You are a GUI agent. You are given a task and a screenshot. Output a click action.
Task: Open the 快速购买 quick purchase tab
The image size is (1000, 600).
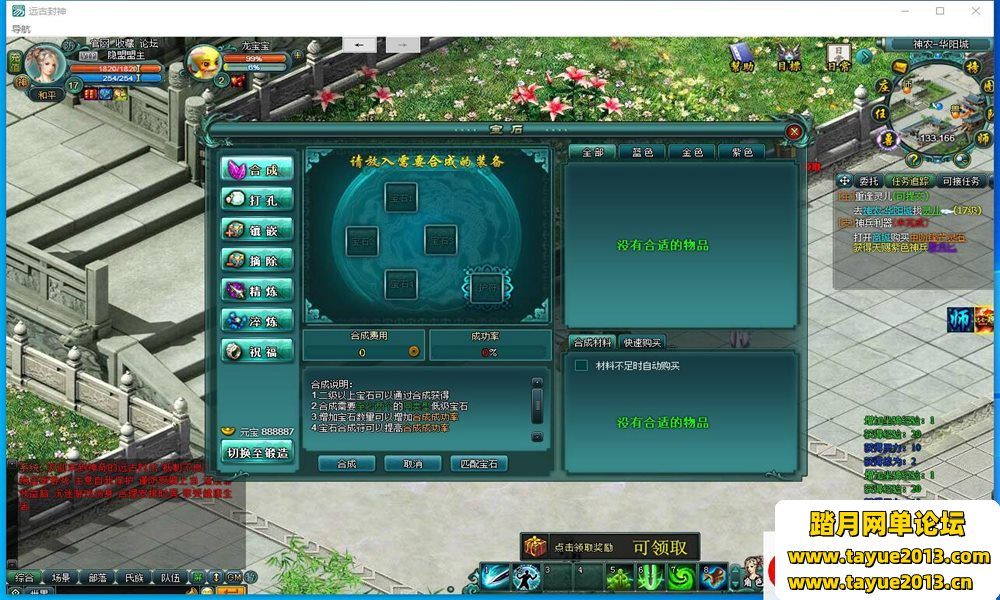pos(642,342)
